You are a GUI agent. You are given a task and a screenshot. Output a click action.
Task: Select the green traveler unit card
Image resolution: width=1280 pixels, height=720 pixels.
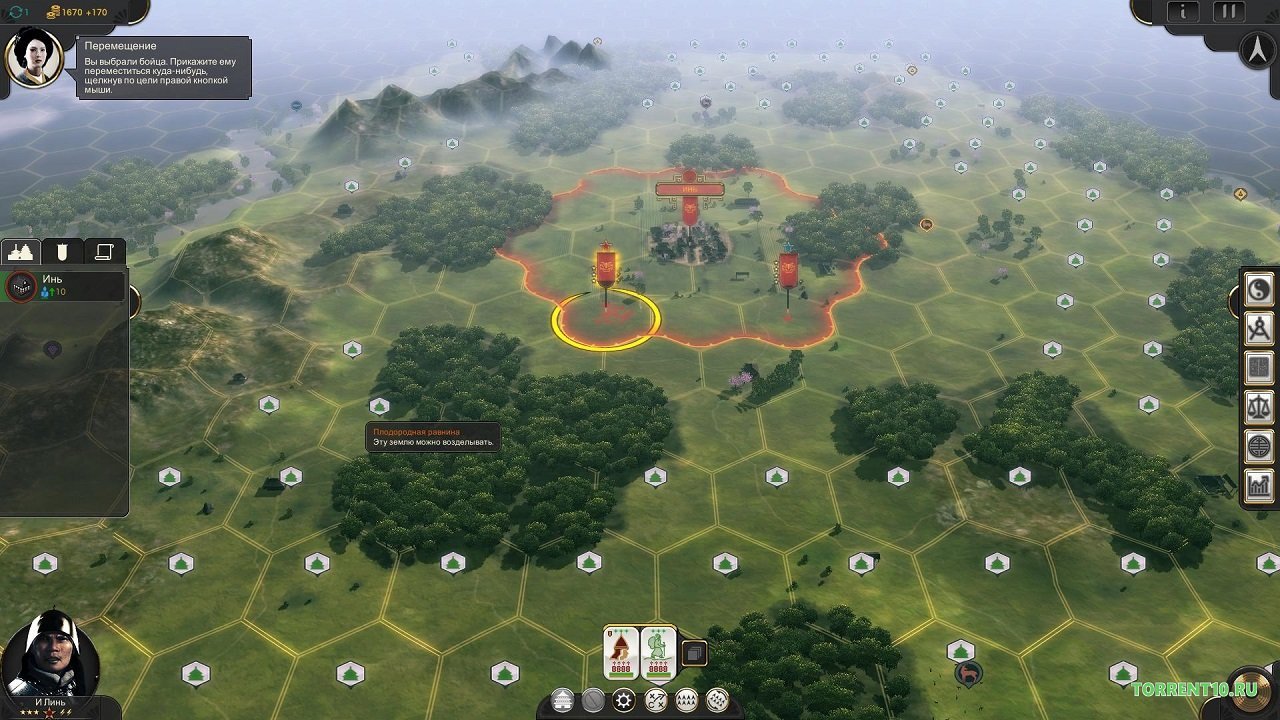658,648
